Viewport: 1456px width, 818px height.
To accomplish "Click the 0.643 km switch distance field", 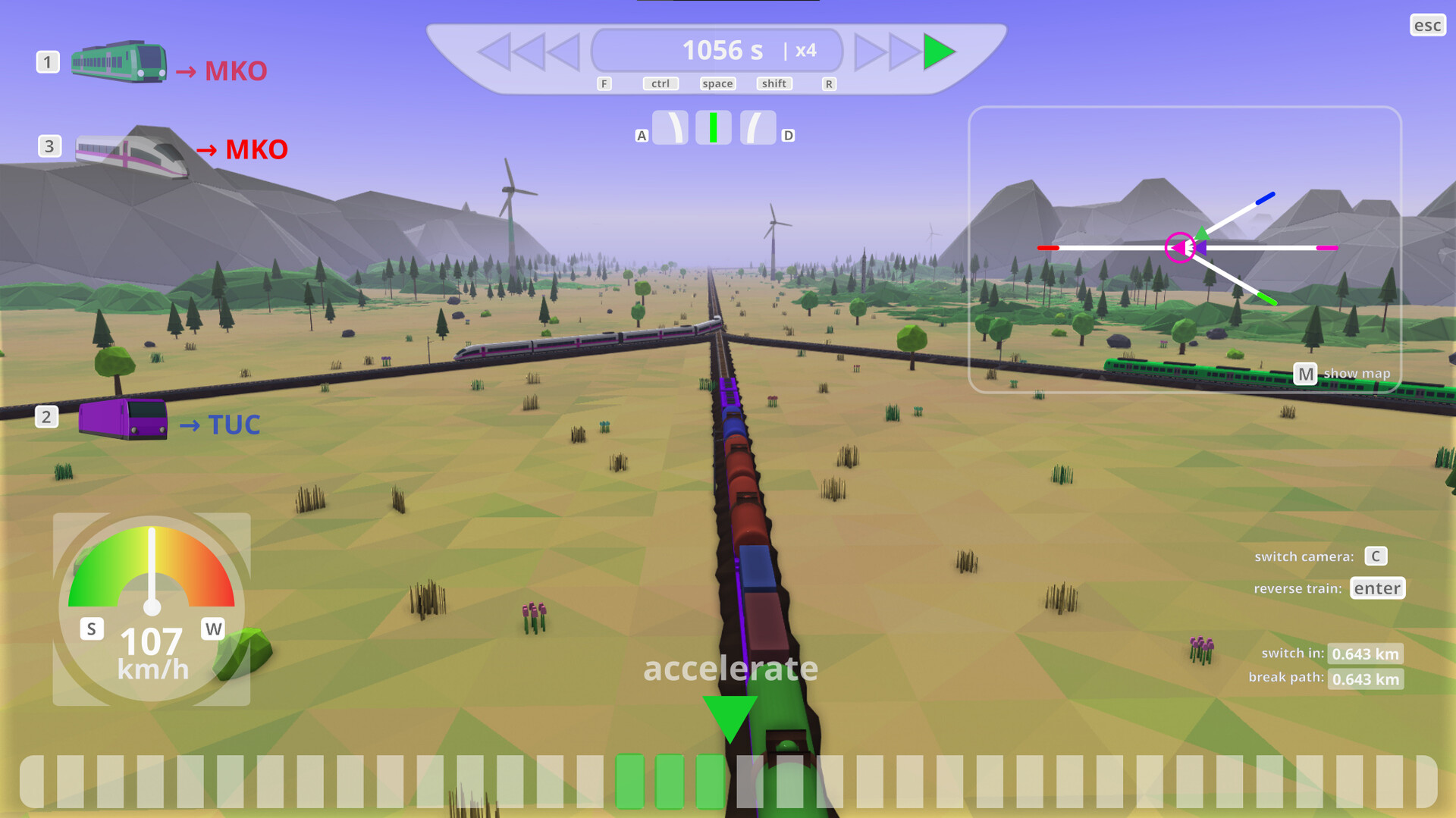I will (x=1365, y=653).
